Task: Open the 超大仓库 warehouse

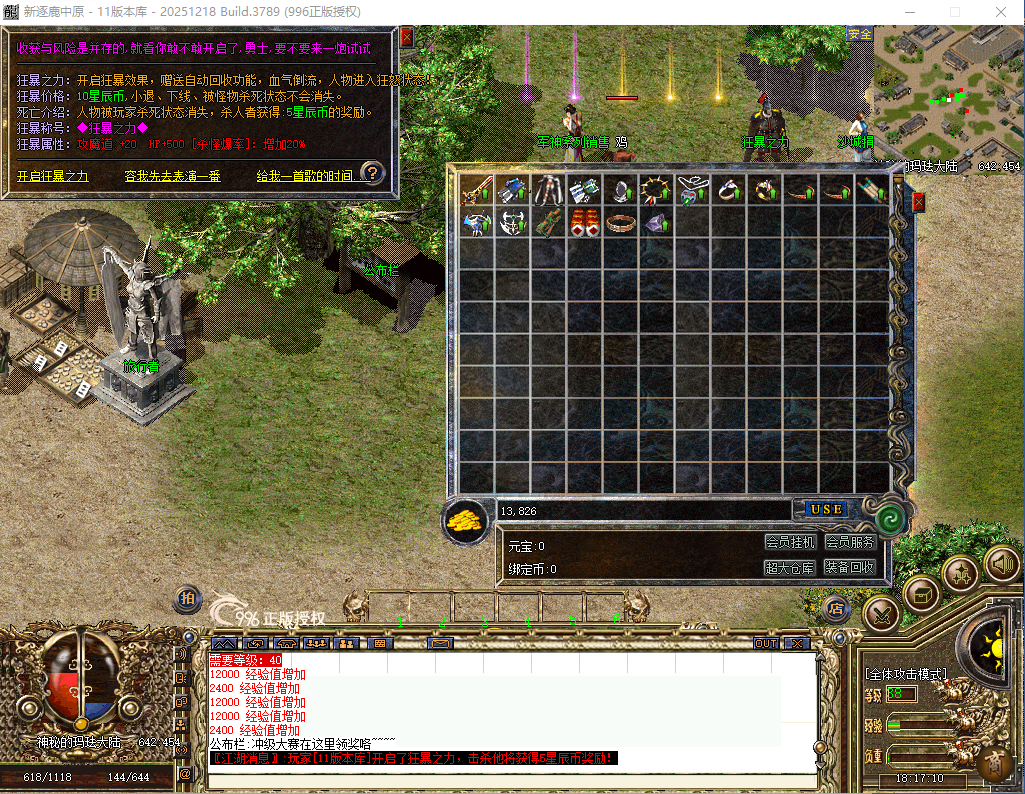Action: pos(790,567)
